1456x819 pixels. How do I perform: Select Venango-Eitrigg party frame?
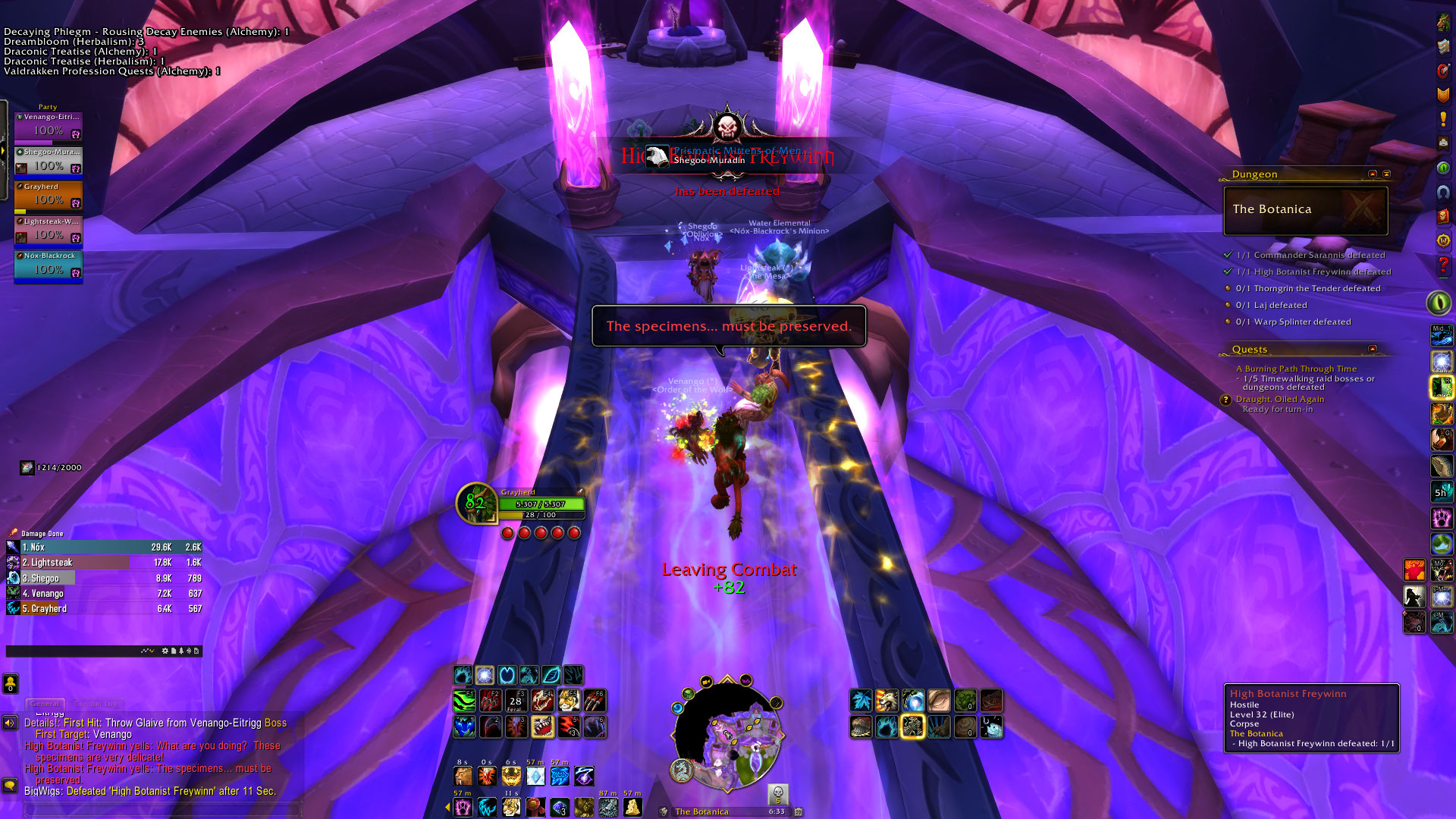click(48, 126)
